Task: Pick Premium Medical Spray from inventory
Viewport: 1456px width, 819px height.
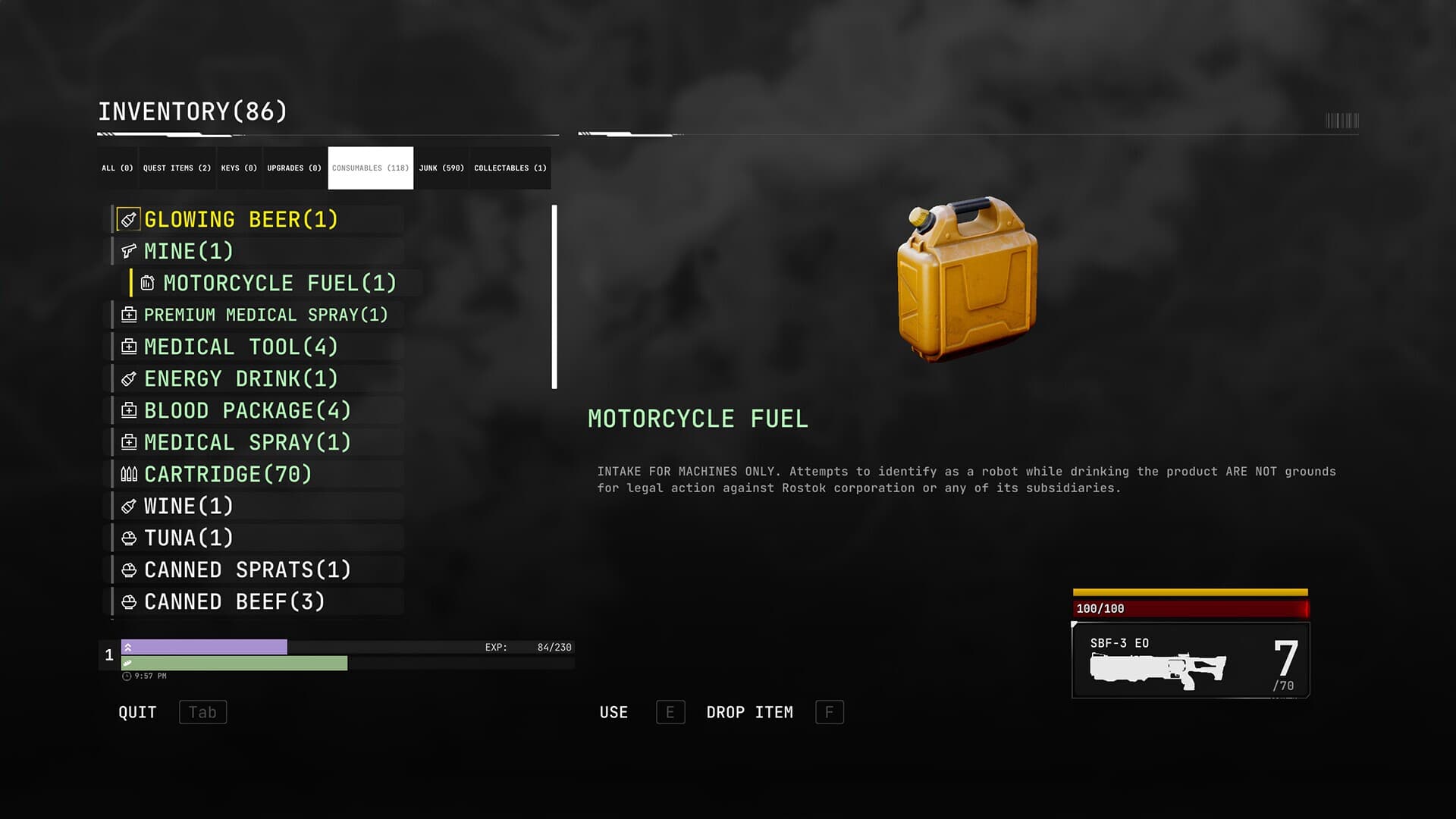Action: click(x=265, y=315)
